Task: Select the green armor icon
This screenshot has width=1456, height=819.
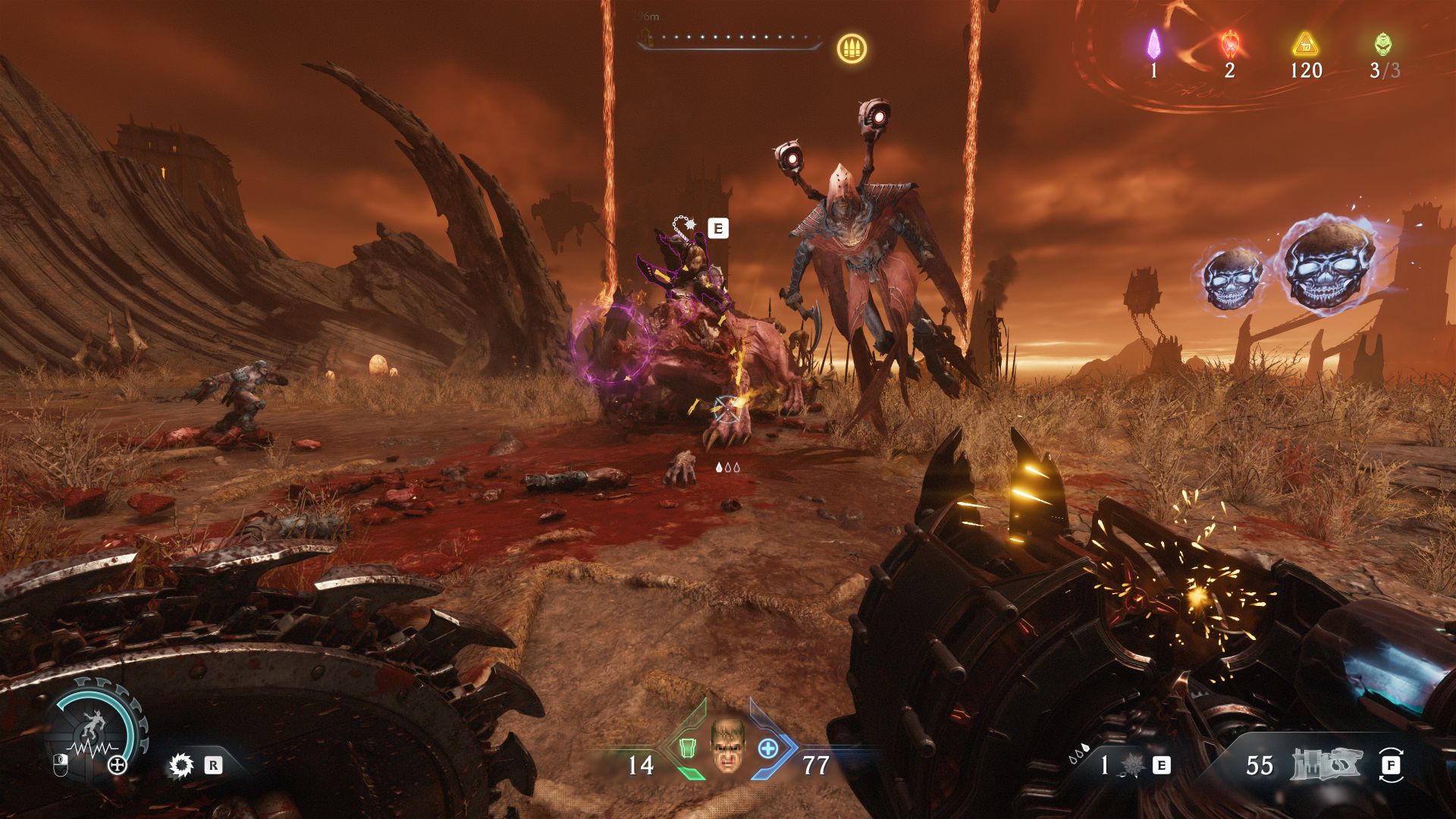Action: (687, 748)
